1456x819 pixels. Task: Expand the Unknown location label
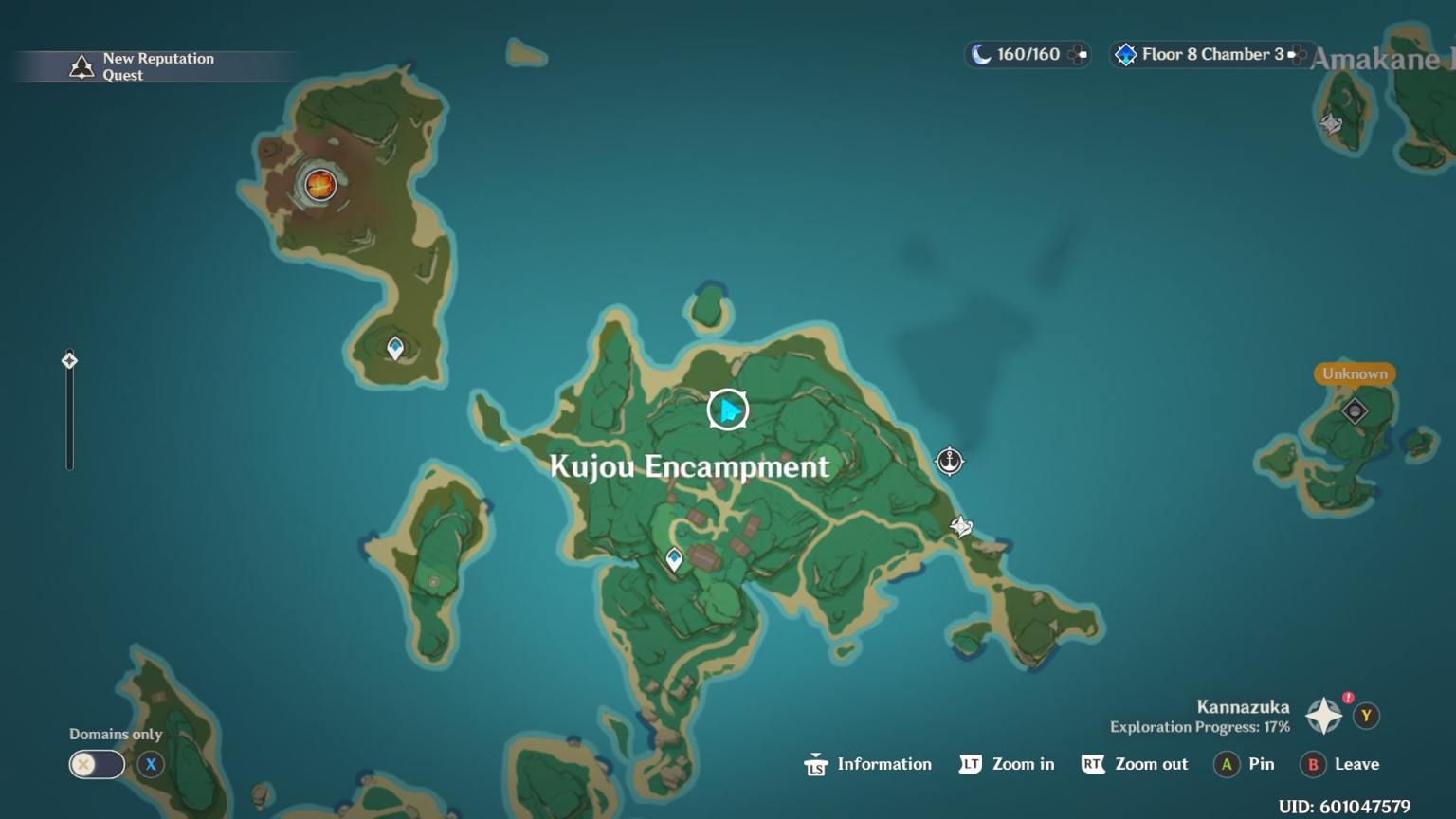[1354, 373]
